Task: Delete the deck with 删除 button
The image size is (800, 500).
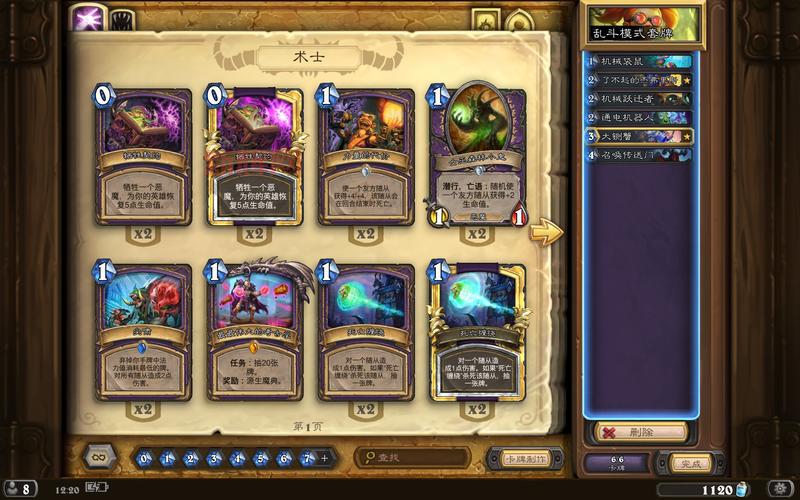Action: [640, 432]
